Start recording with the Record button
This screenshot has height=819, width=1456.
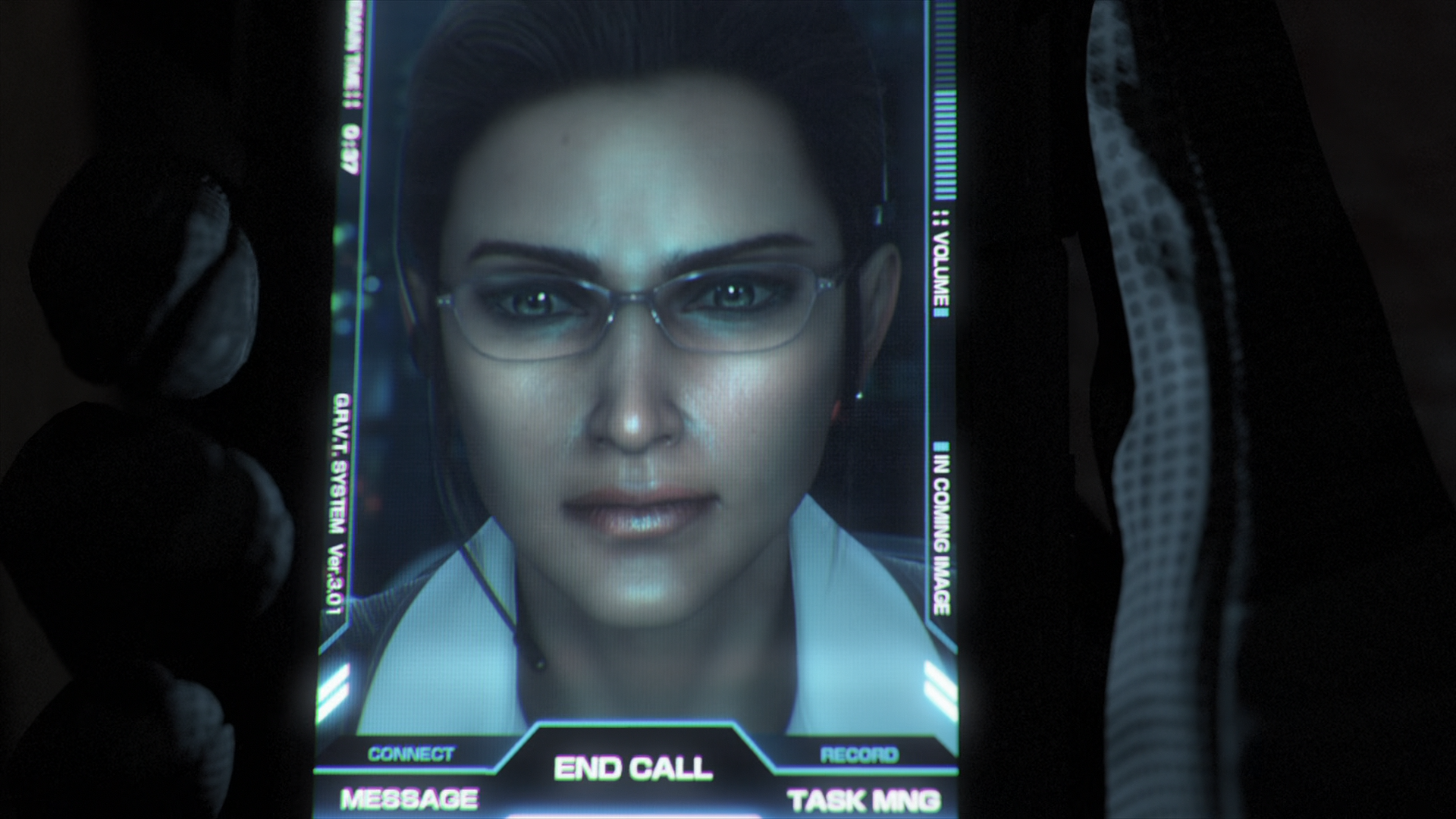tap(858, 755)
